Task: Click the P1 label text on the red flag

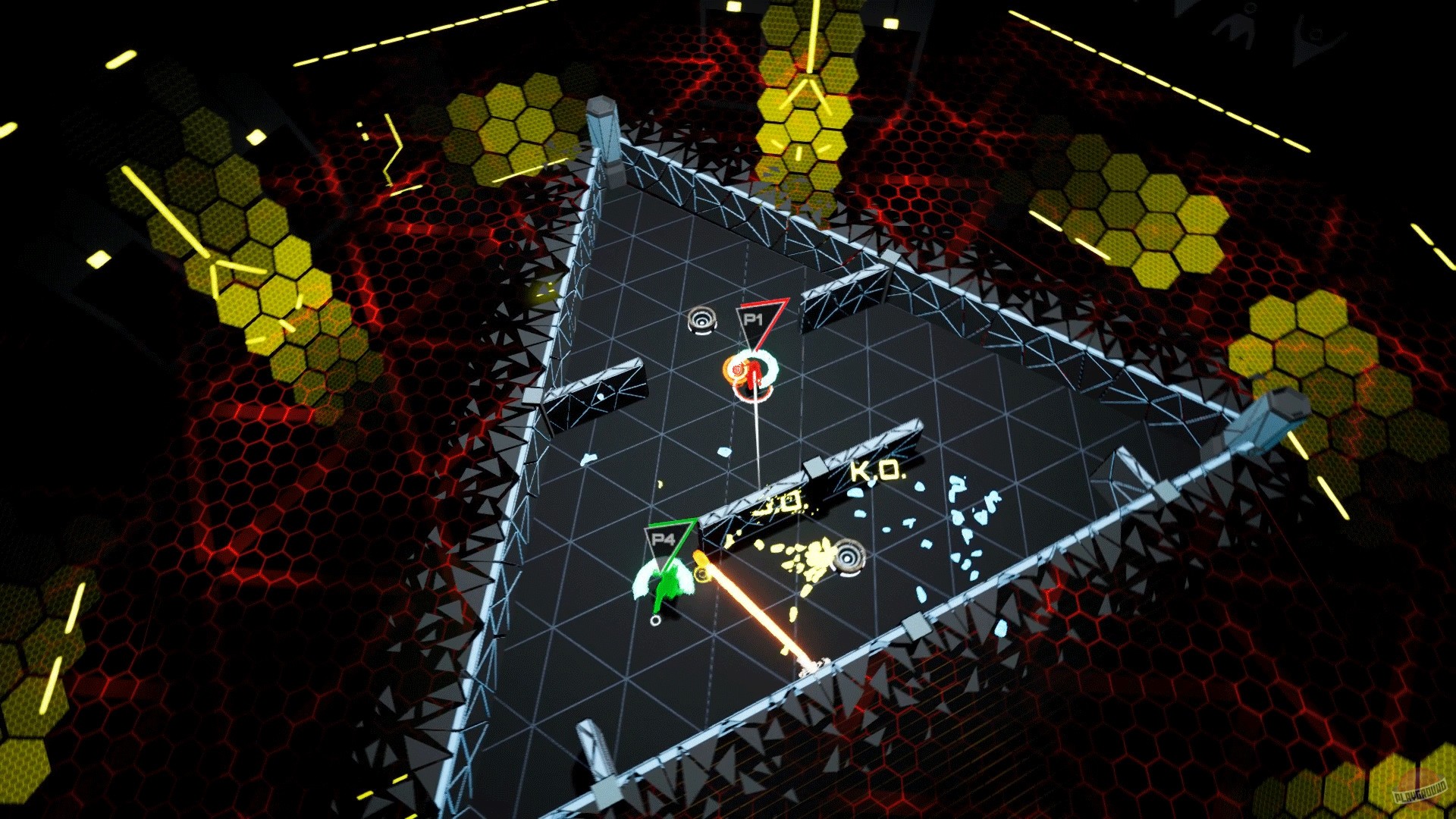Action: [755, 318]
